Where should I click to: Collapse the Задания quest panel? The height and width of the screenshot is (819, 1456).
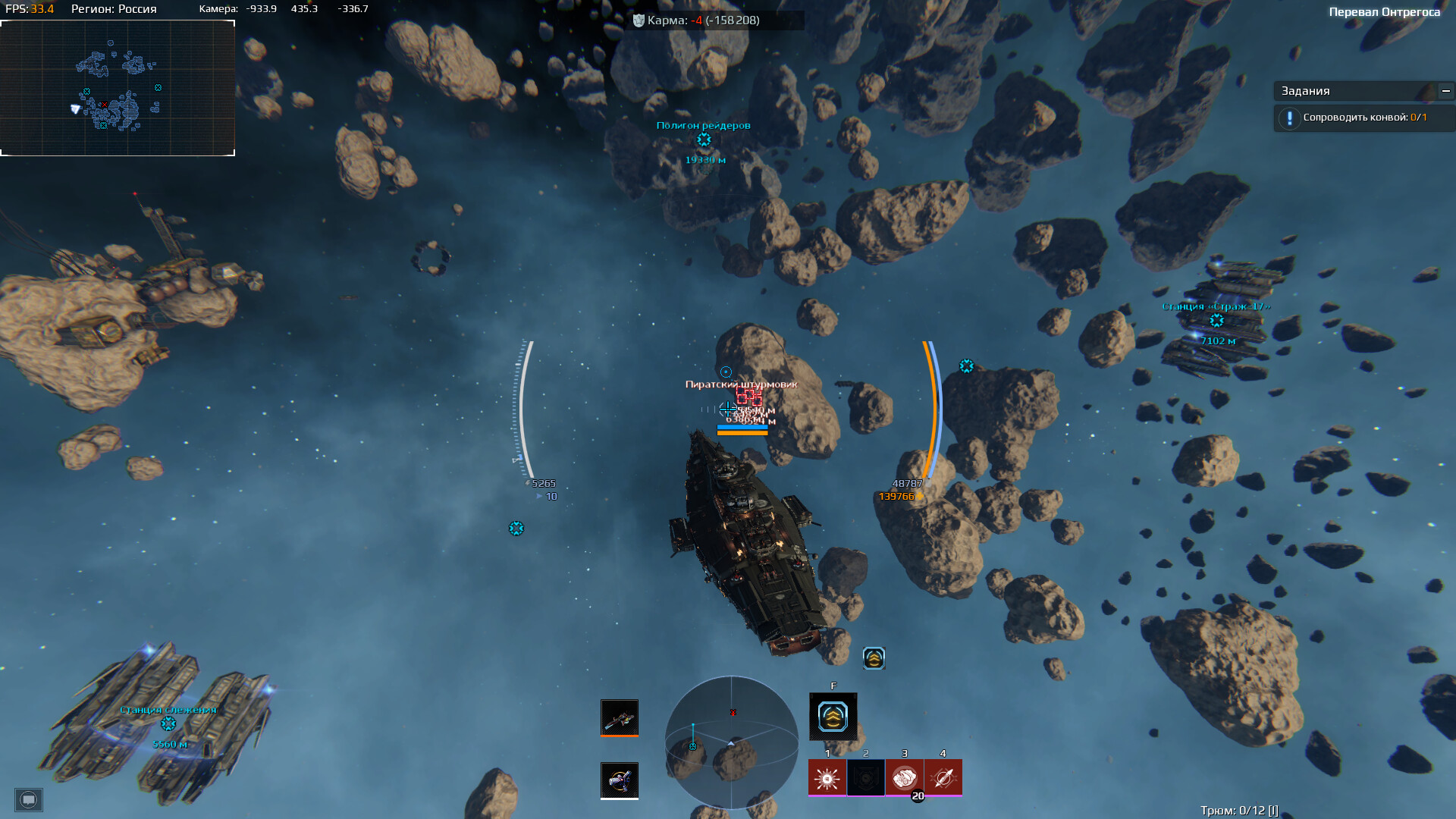(x=1445, y=91)
